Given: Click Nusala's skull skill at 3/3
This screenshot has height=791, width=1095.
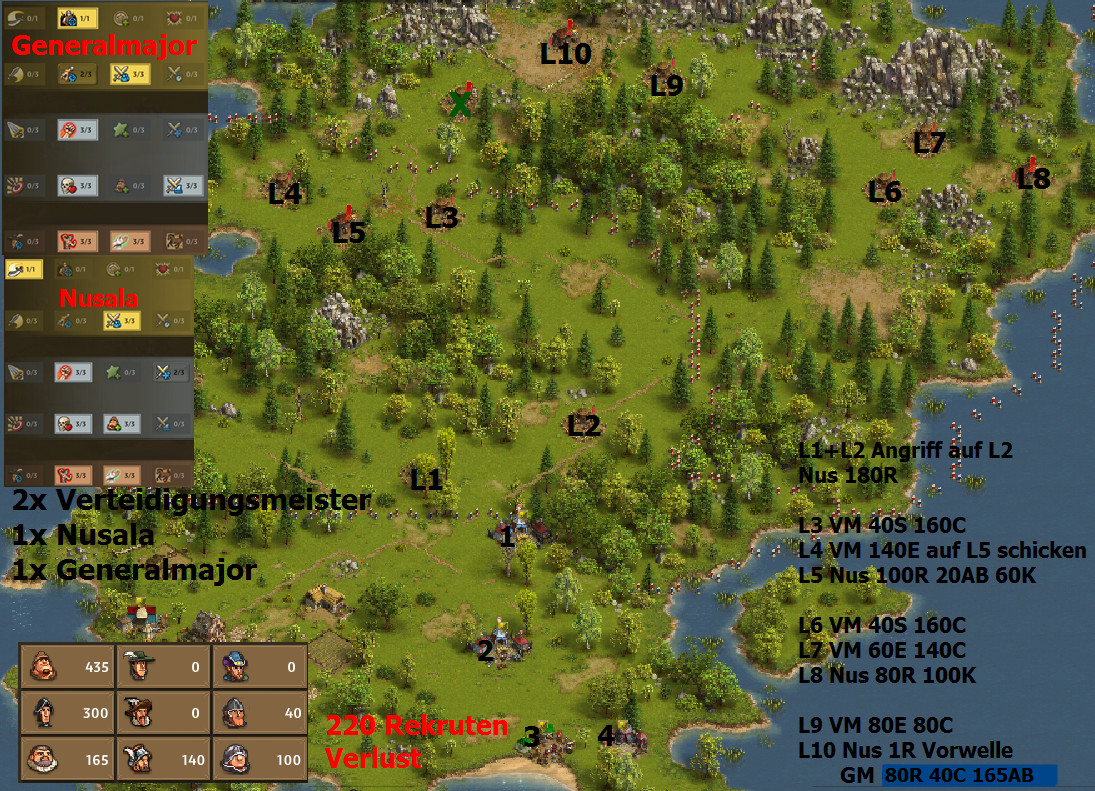Looking at the screenshot, I should pos(73,423).
